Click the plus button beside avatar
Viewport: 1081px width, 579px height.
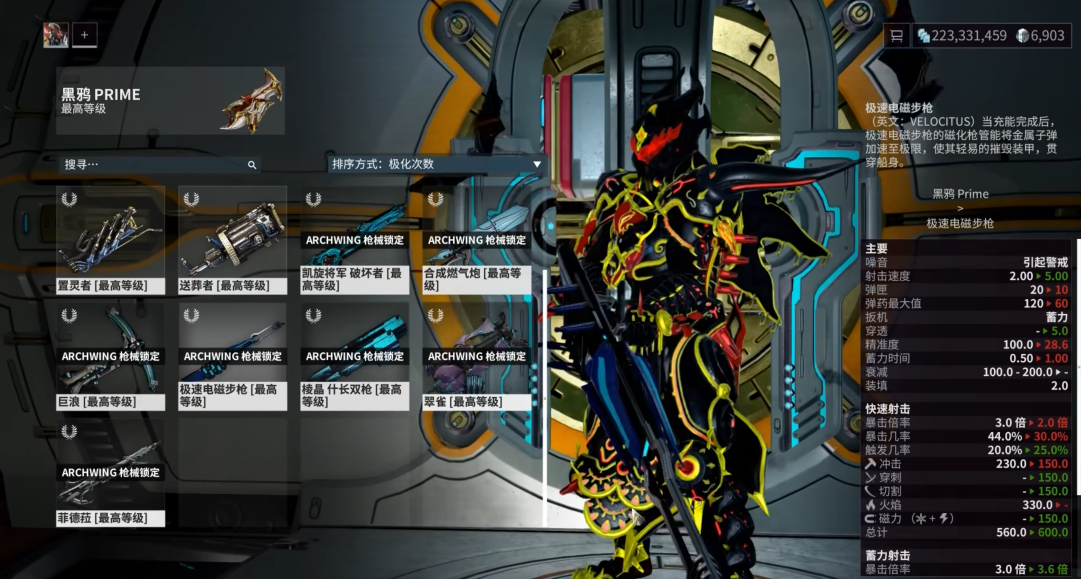85,35
